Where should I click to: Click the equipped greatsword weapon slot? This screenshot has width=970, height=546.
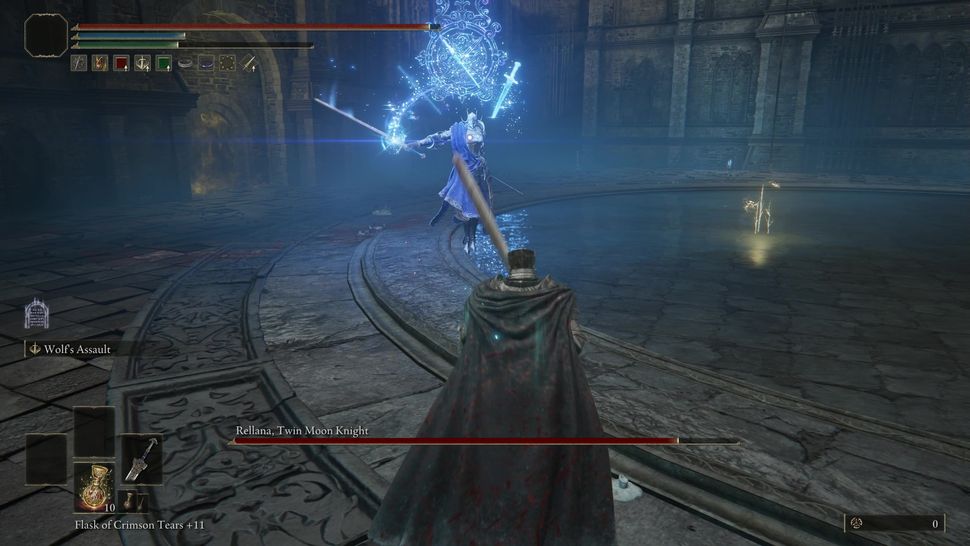(141, 459)
